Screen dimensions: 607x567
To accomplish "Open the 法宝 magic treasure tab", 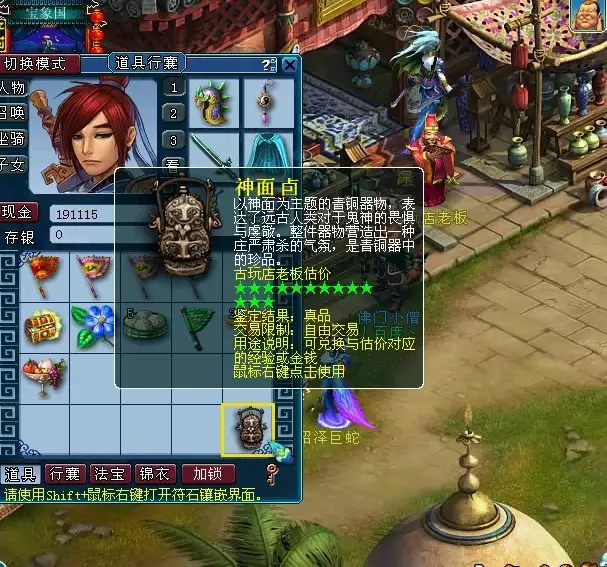I will pyautogui.click(x=108, y=473).
